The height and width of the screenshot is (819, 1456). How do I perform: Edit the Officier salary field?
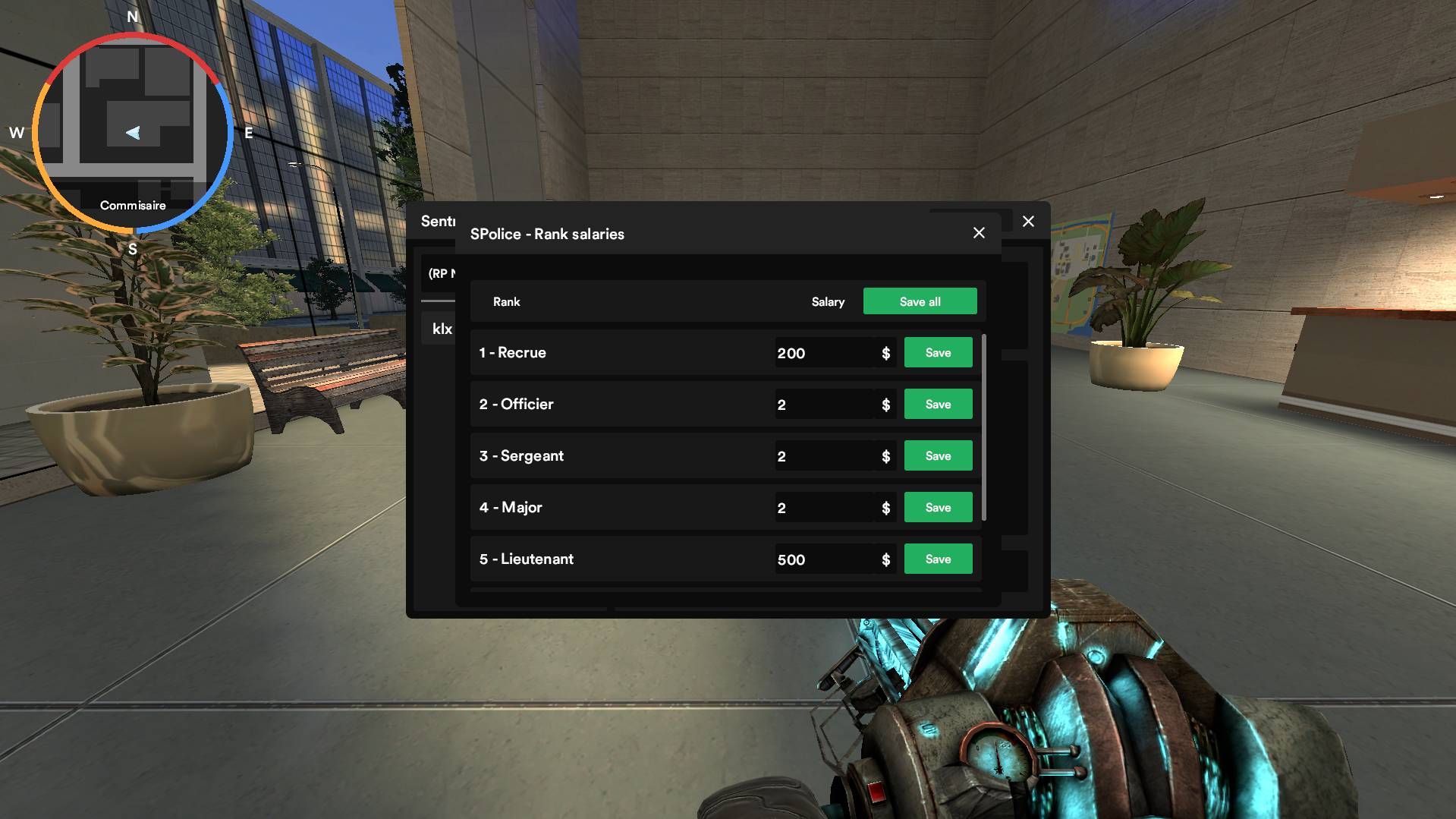(824, 405)
